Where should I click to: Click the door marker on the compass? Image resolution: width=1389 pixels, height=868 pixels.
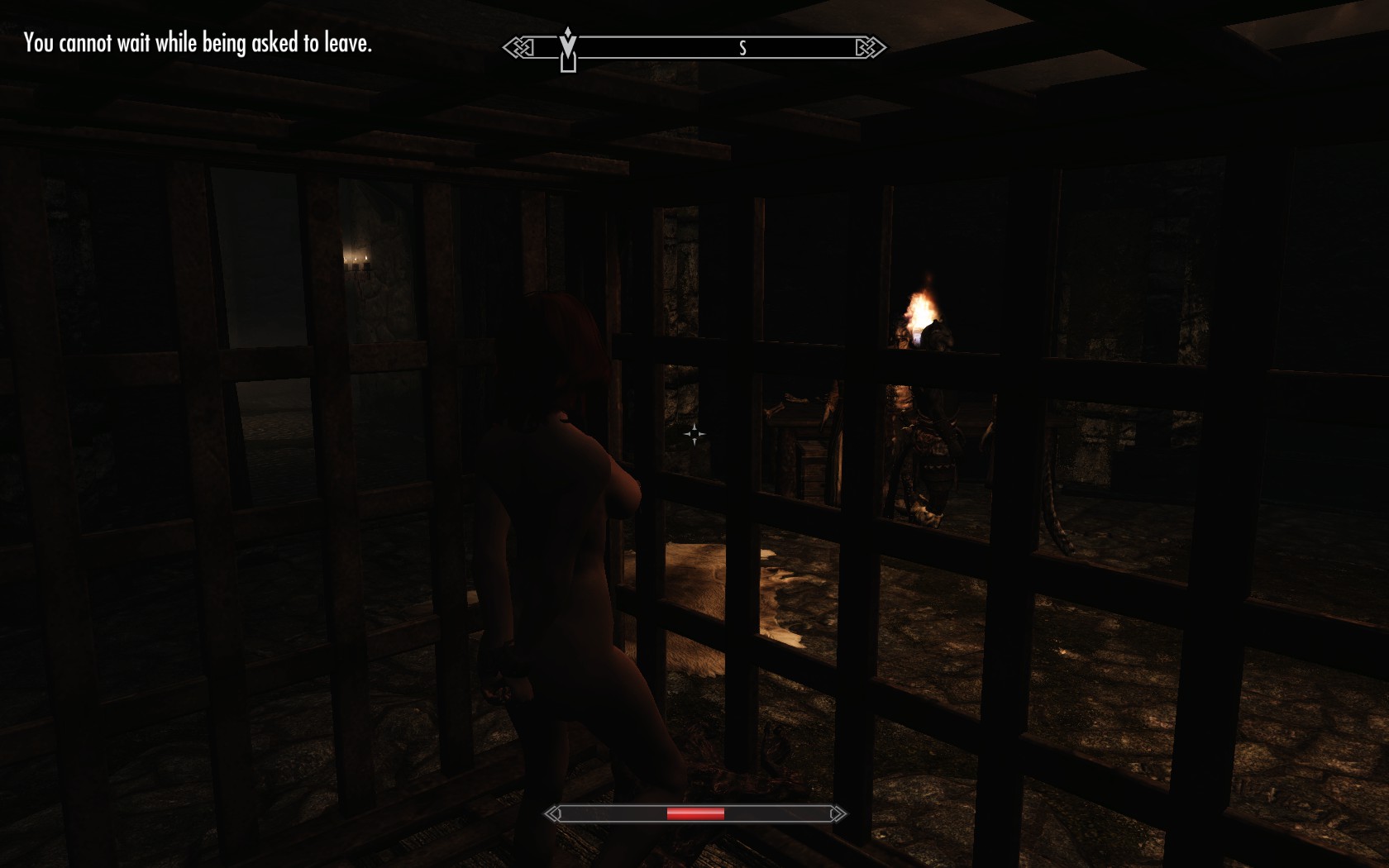coord(568,61)
